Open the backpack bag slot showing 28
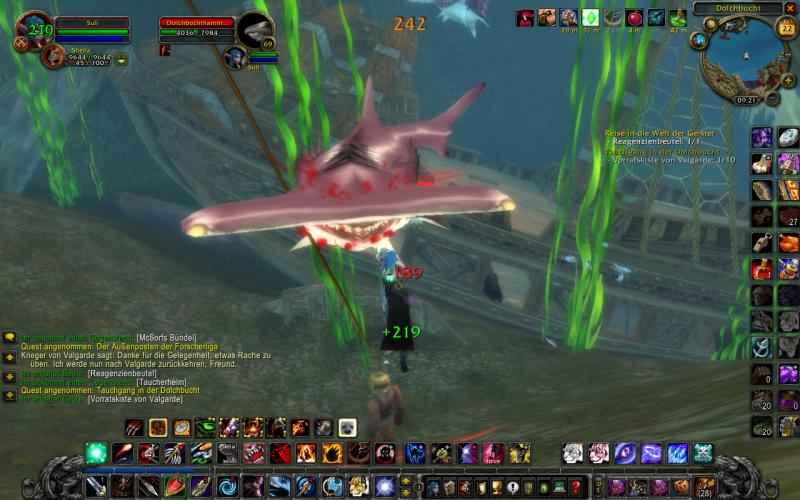Screen dimensions: 800x500 pos(706,487)
